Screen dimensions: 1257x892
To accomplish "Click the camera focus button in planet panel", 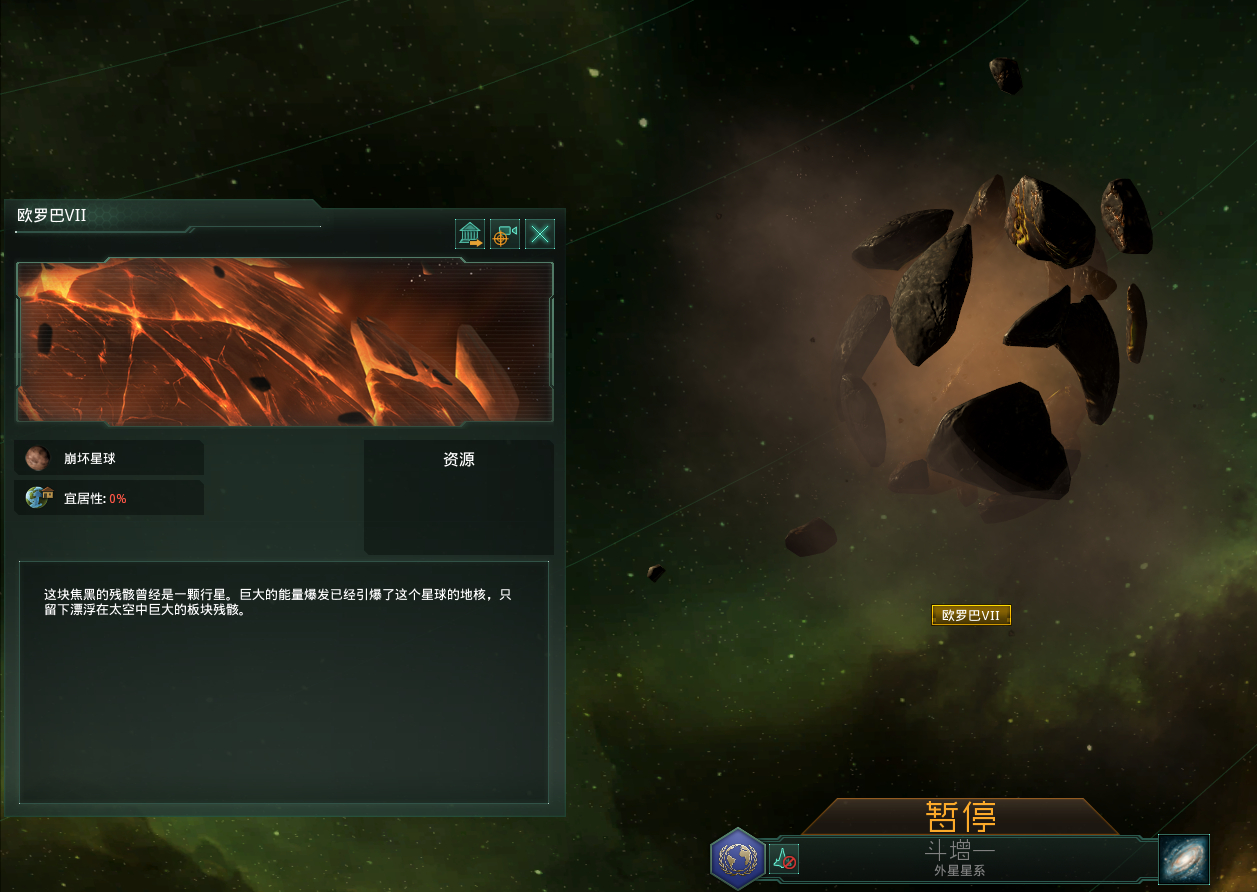I will (505, 235).
